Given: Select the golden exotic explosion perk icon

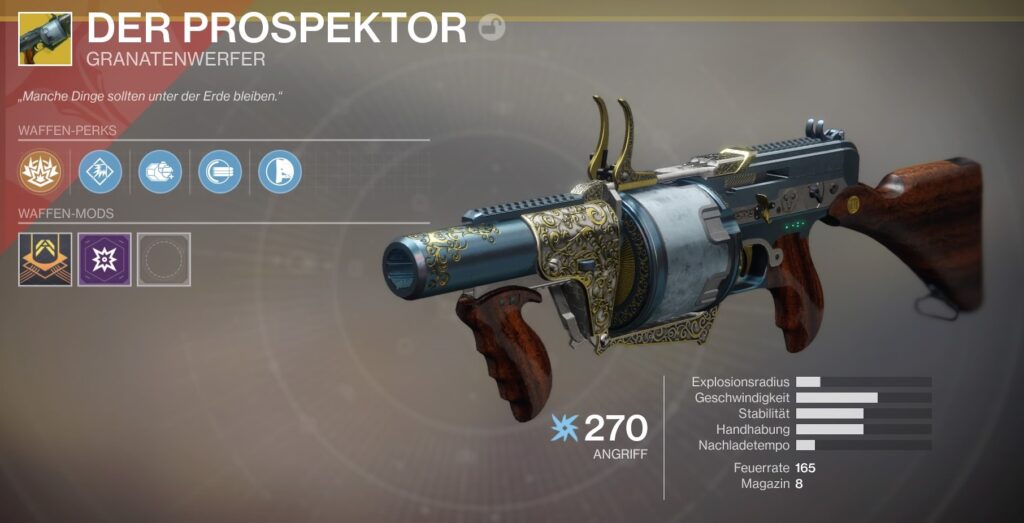Looking at the screenshot, I should [41, 171].
